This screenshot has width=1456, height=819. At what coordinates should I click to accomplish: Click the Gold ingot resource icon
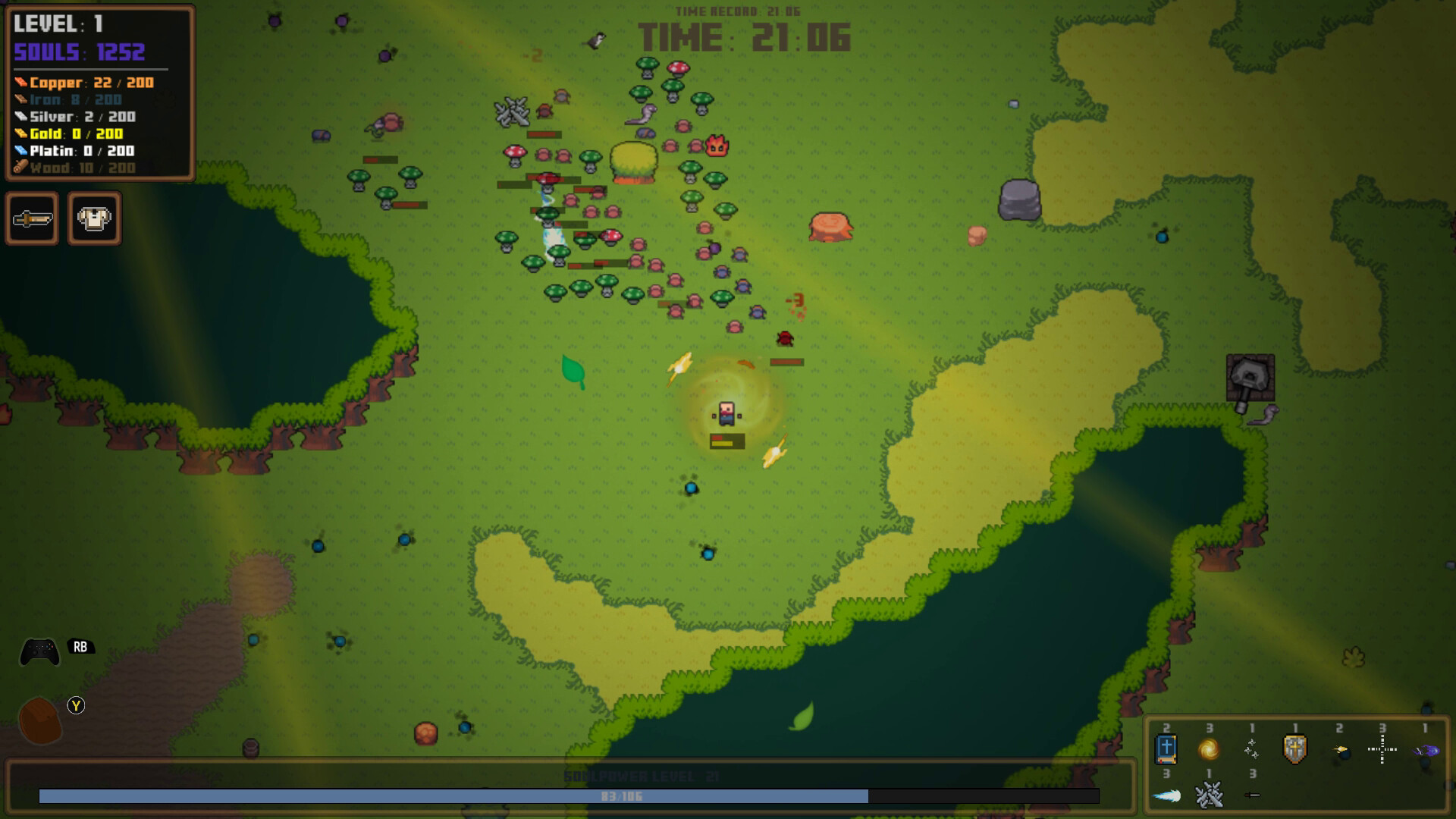click(22, 133)
